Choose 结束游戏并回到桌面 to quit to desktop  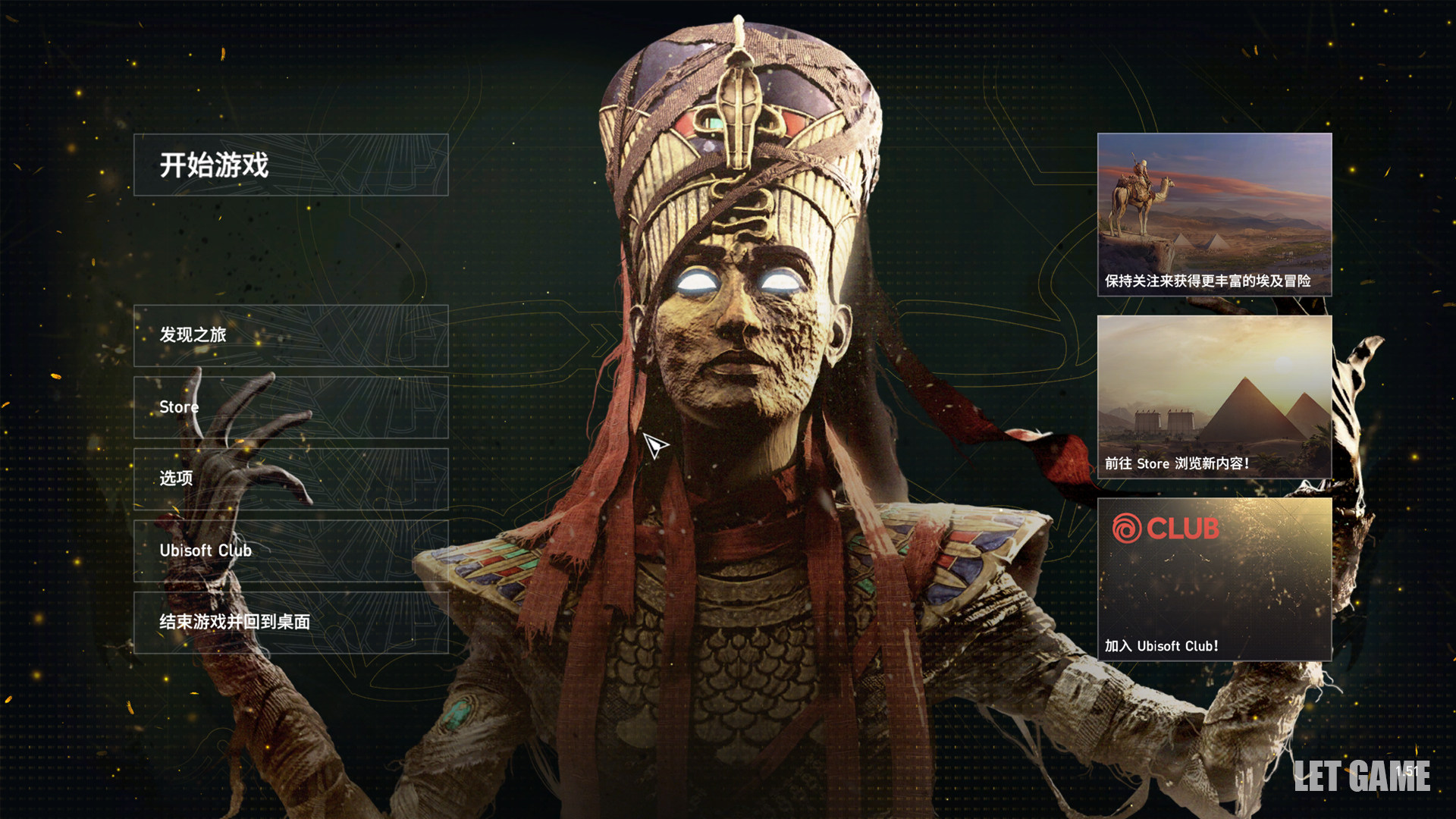click(290, 622)
